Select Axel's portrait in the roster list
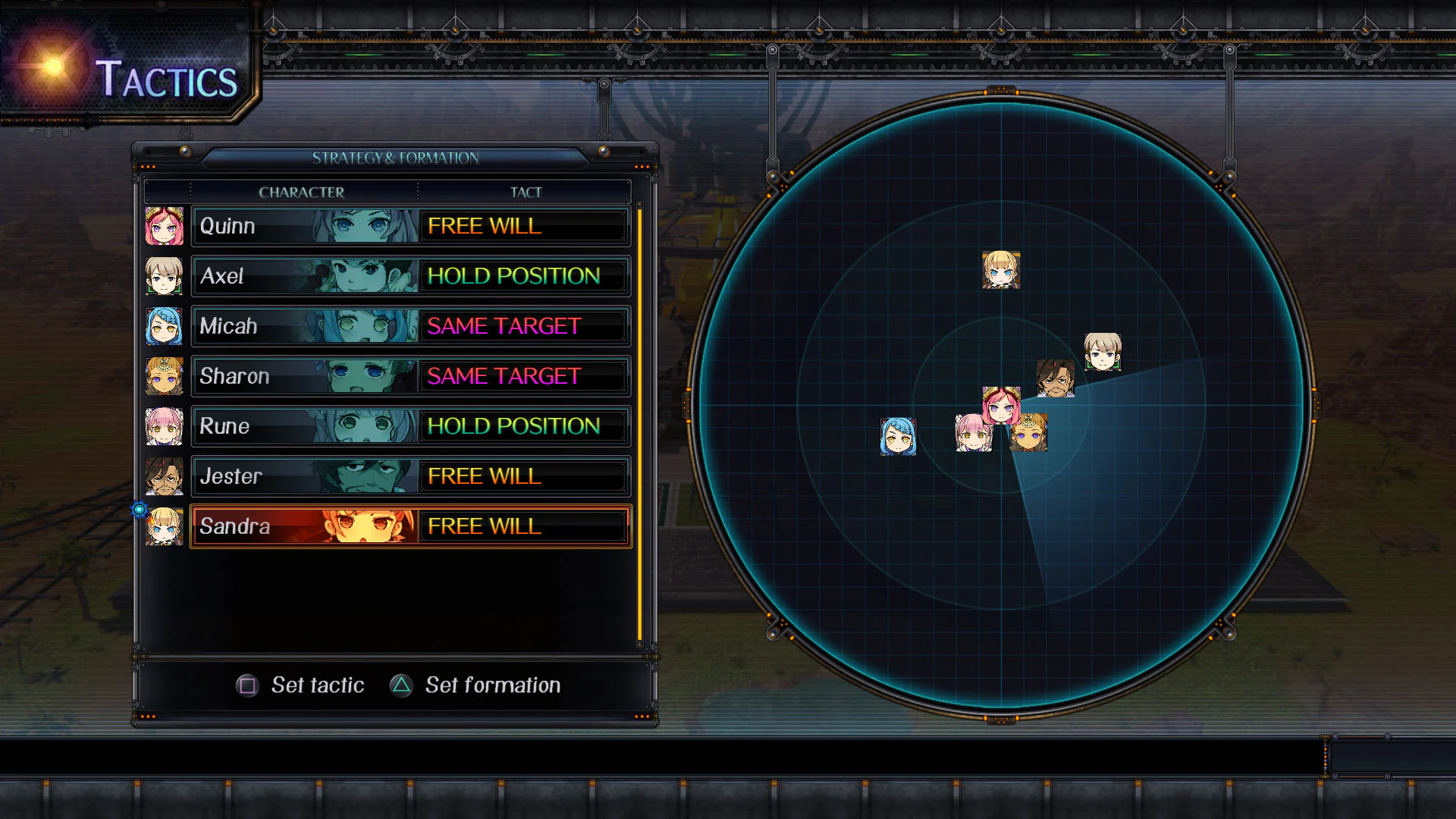Image resolution: width=1456 pixels, height=819 pixels. 165,276
